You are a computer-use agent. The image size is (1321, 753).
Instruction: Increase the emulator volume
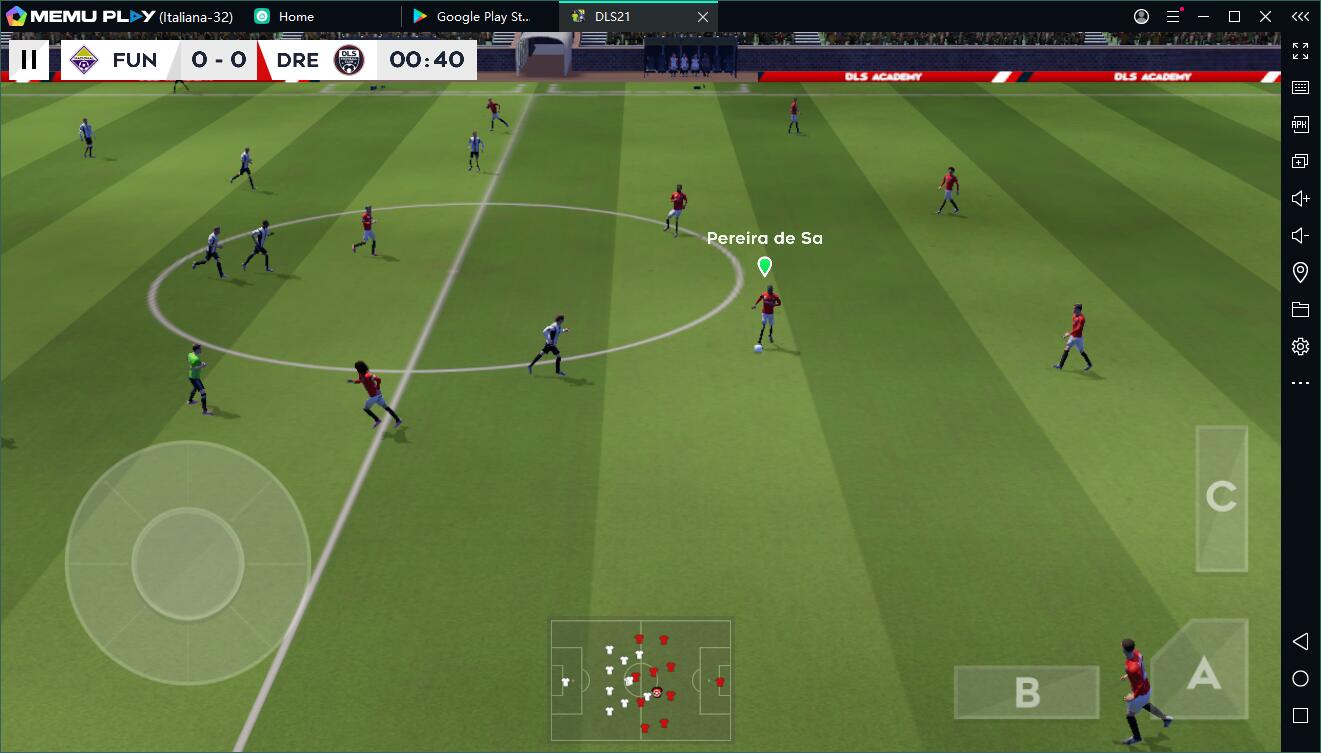tap(1300, 197)
